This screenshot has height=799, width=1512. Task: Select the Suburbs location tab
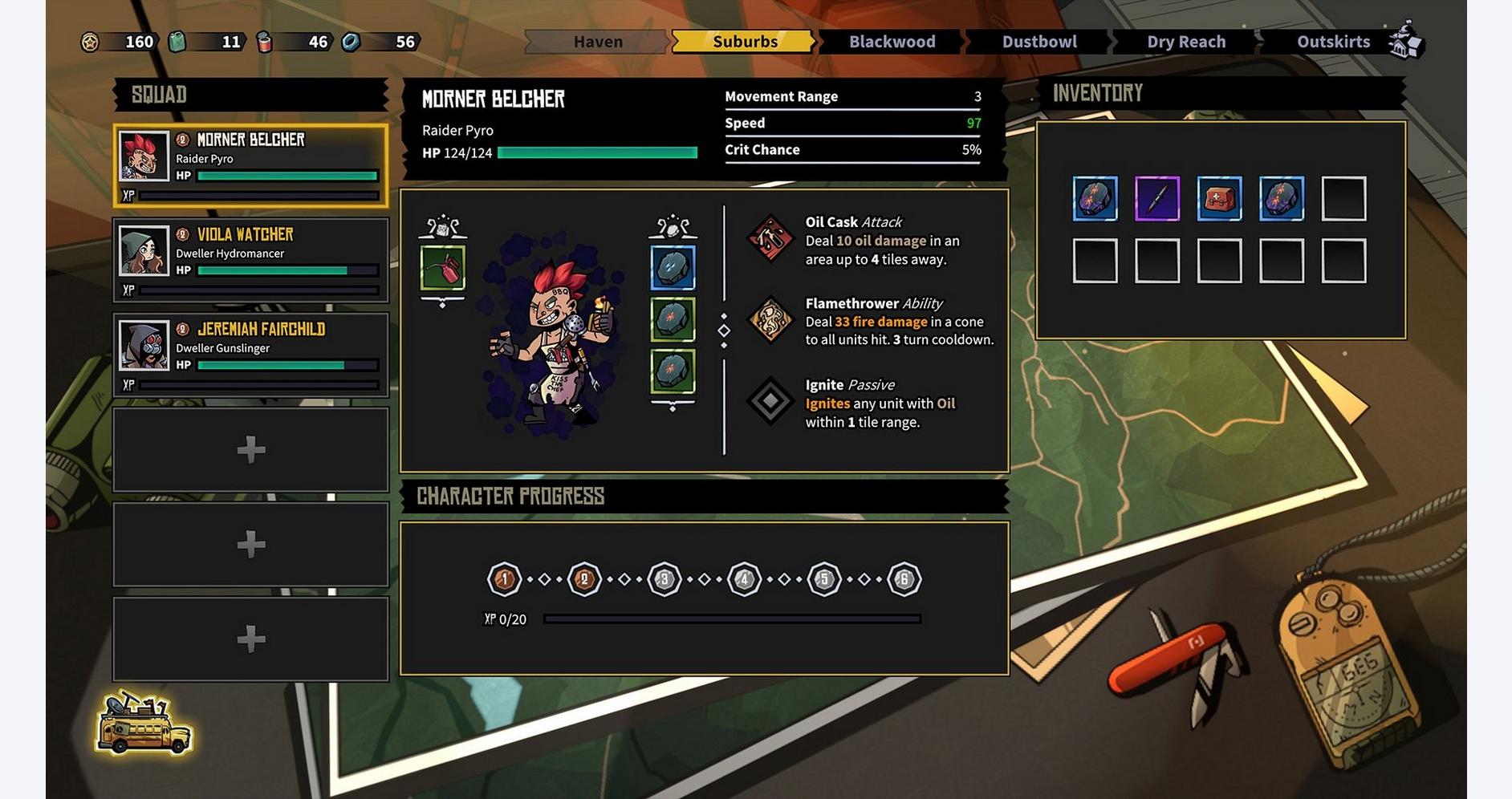pos(744,42)
